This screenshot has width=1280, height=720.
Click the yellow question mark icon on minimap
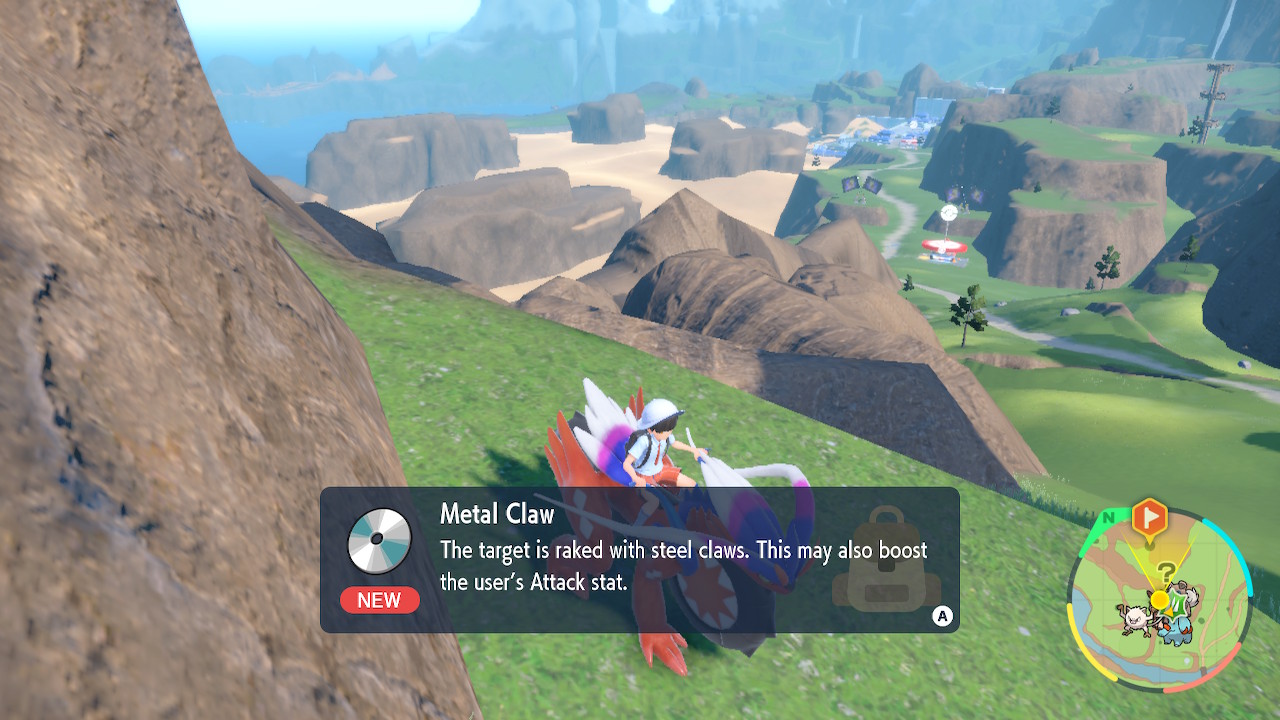point(1166,570)
